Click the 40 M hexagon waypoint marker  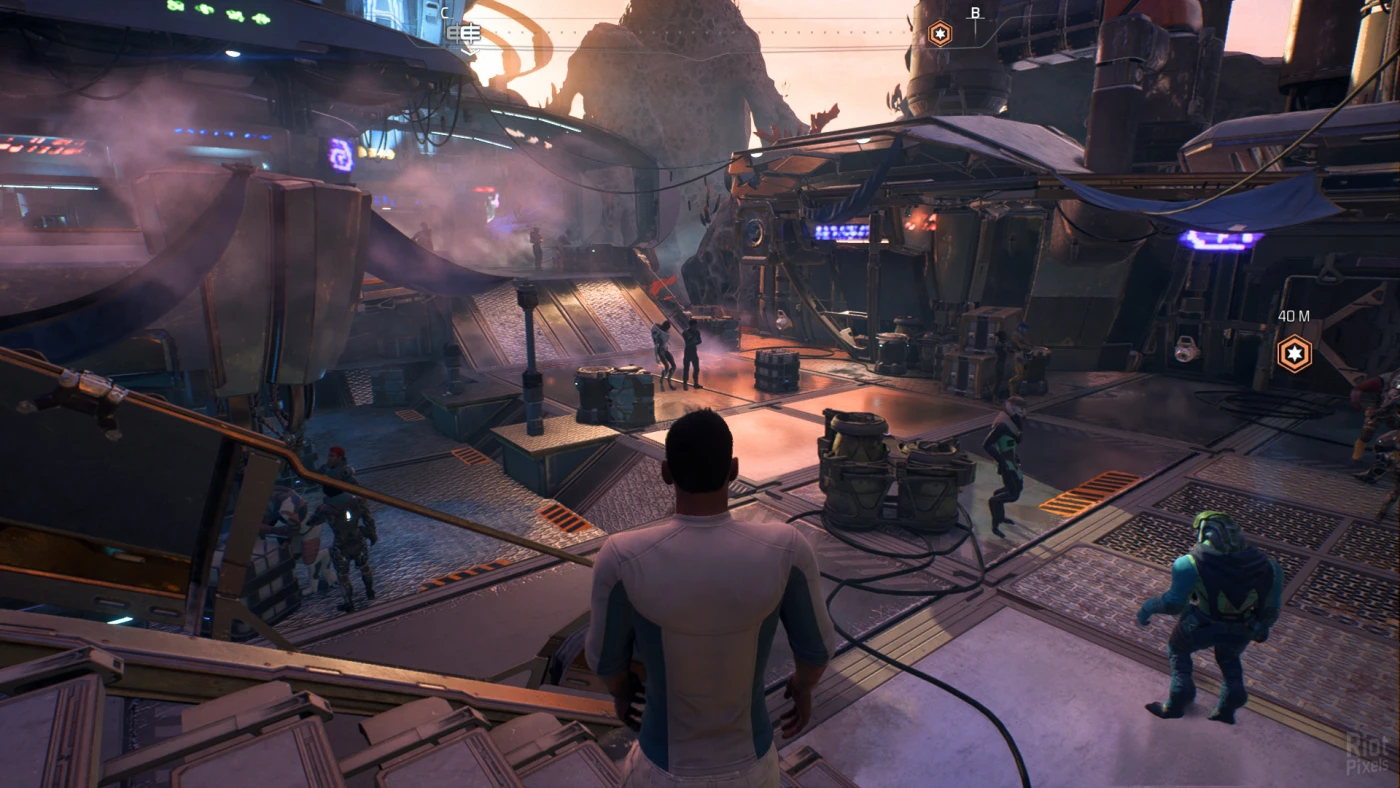(1294, 353)
